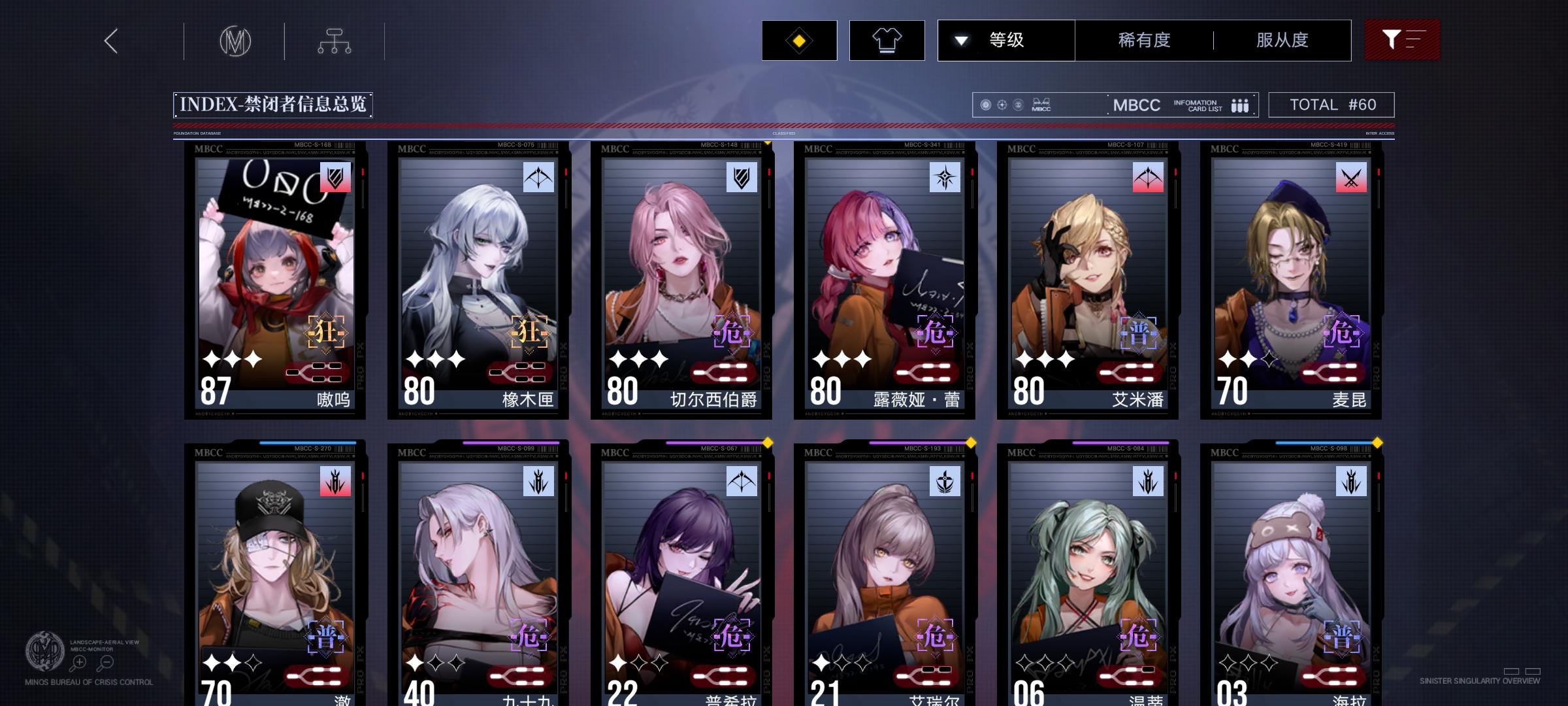Click the M emblem logo in top bar
Viewport: 1568px width, 706px height.
(235, 41)
